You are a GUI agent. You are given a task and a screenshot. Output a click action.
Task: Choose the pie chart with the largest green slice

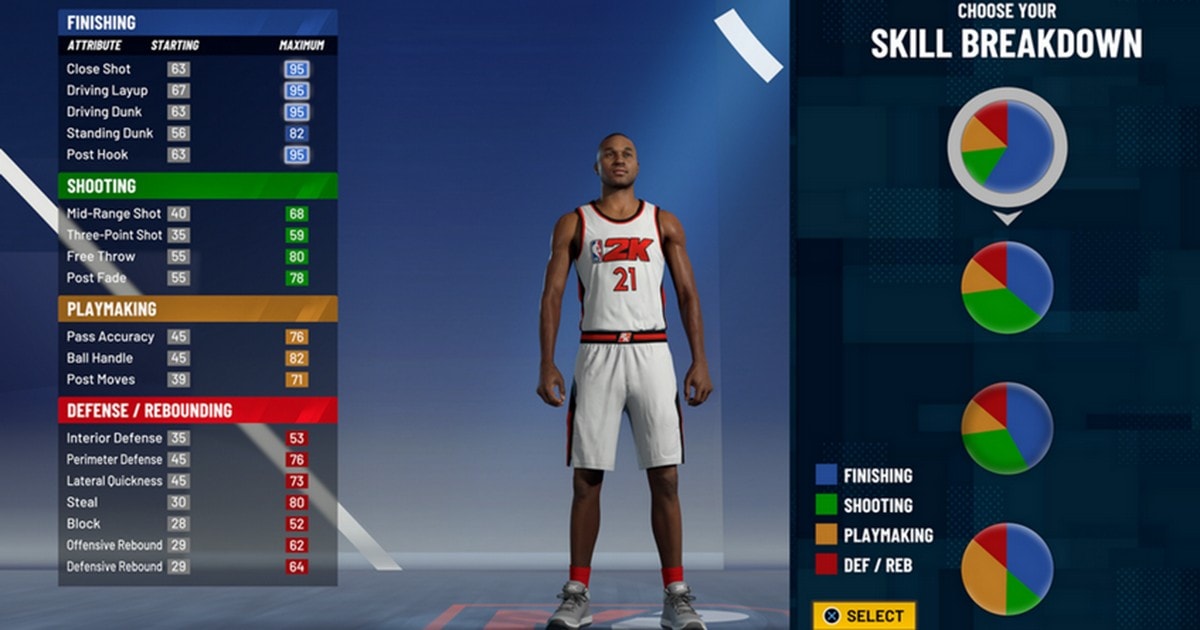pos(1007,287)
